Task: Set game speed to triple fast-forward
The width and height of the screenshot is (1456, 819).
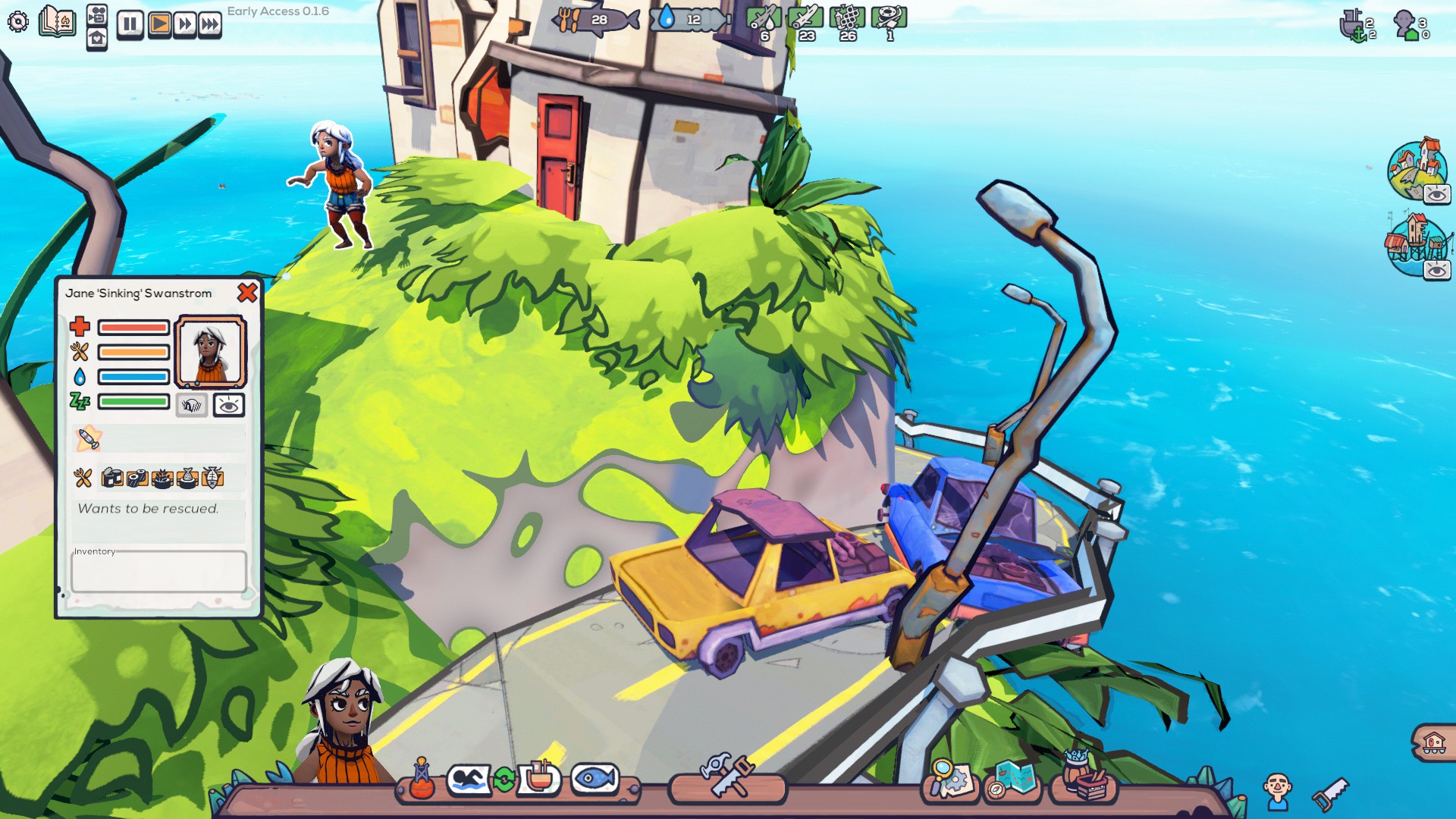Action: pos(210,24)
